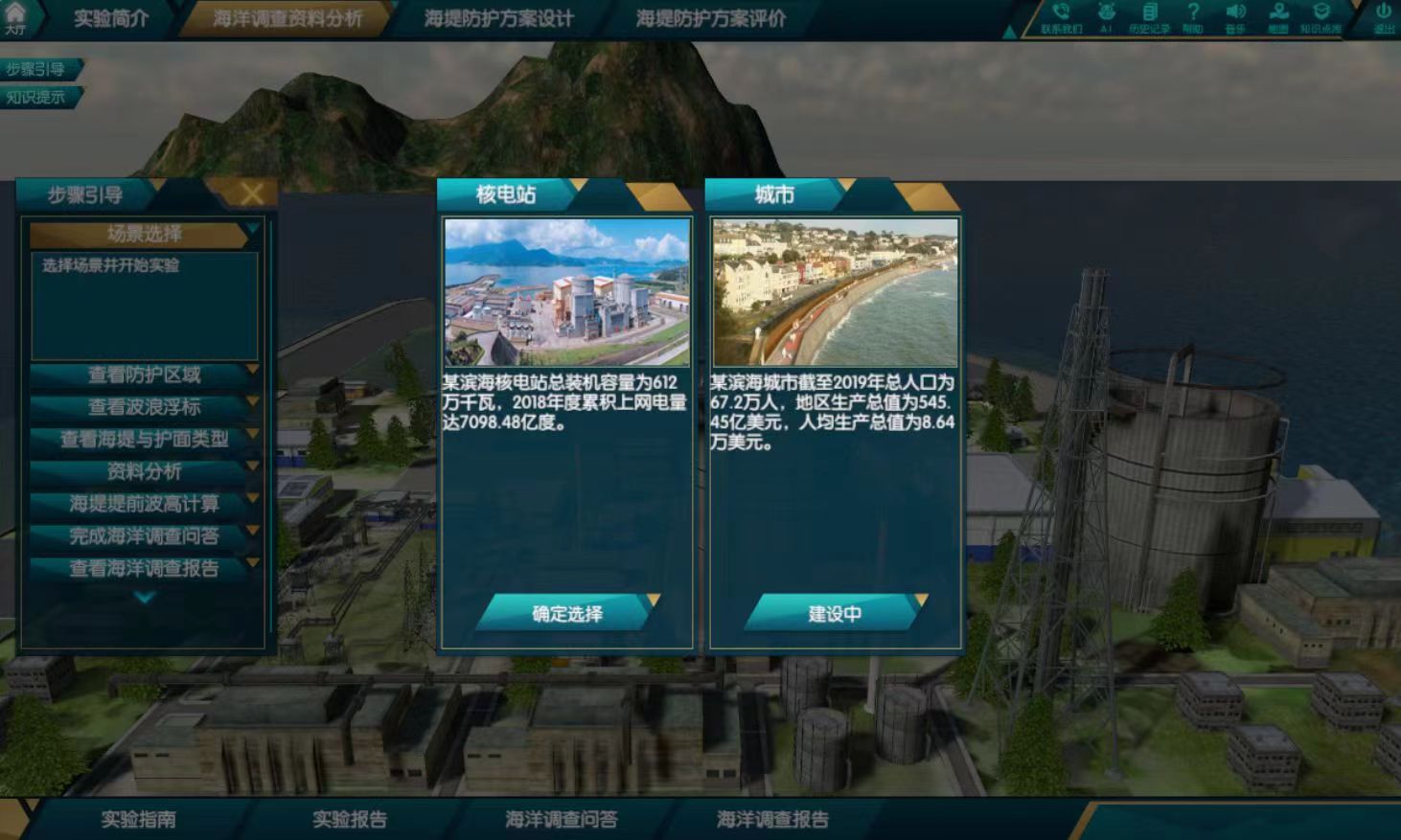Open the AI assistant icon
Image resolution: width=1401 pixels, height=840 pixels.
pos(1105,17)
